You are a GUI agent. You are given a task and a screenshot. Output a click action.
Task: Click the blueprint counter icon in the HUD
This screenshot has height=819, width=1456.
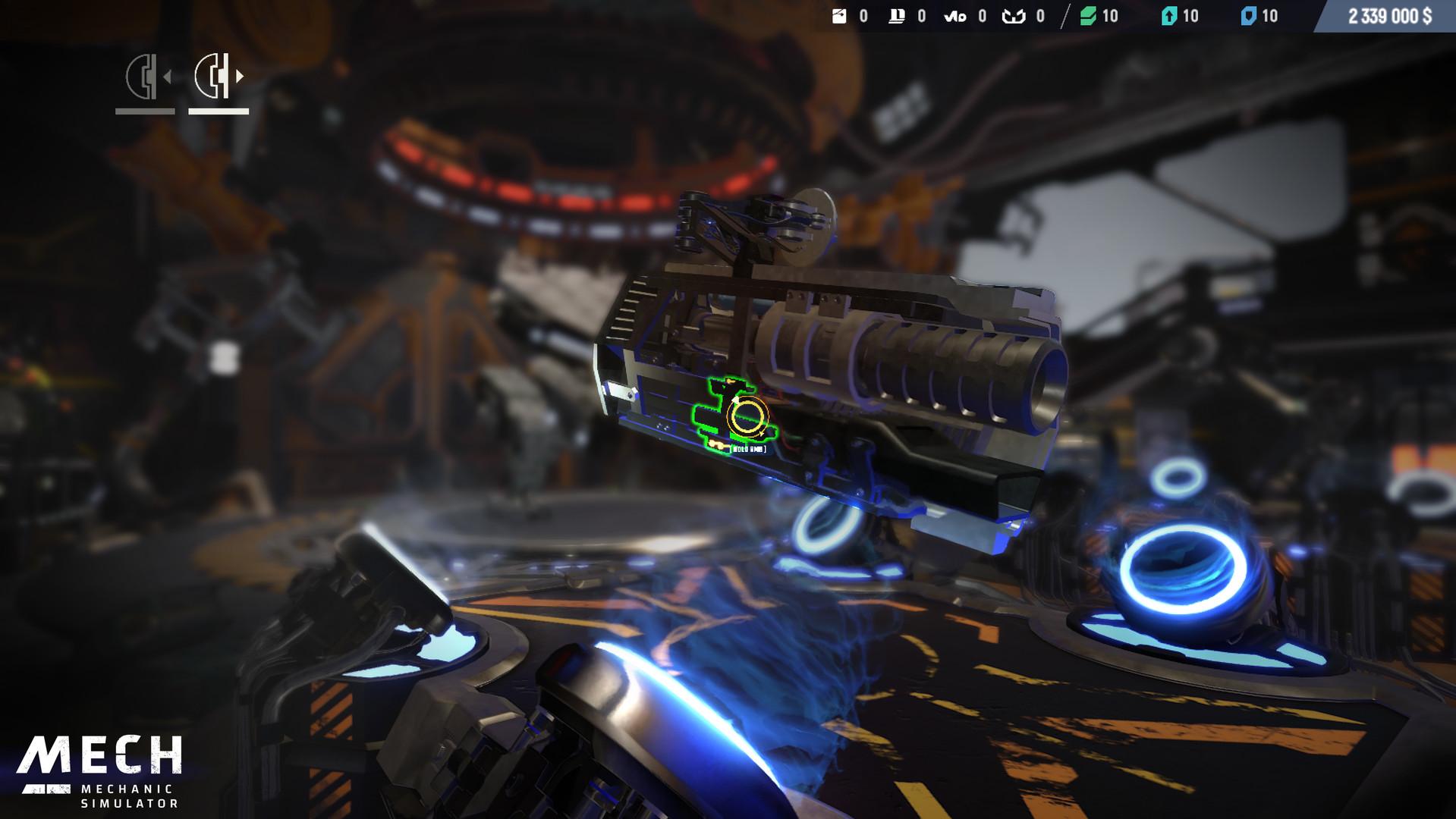(x=896, y=17)
